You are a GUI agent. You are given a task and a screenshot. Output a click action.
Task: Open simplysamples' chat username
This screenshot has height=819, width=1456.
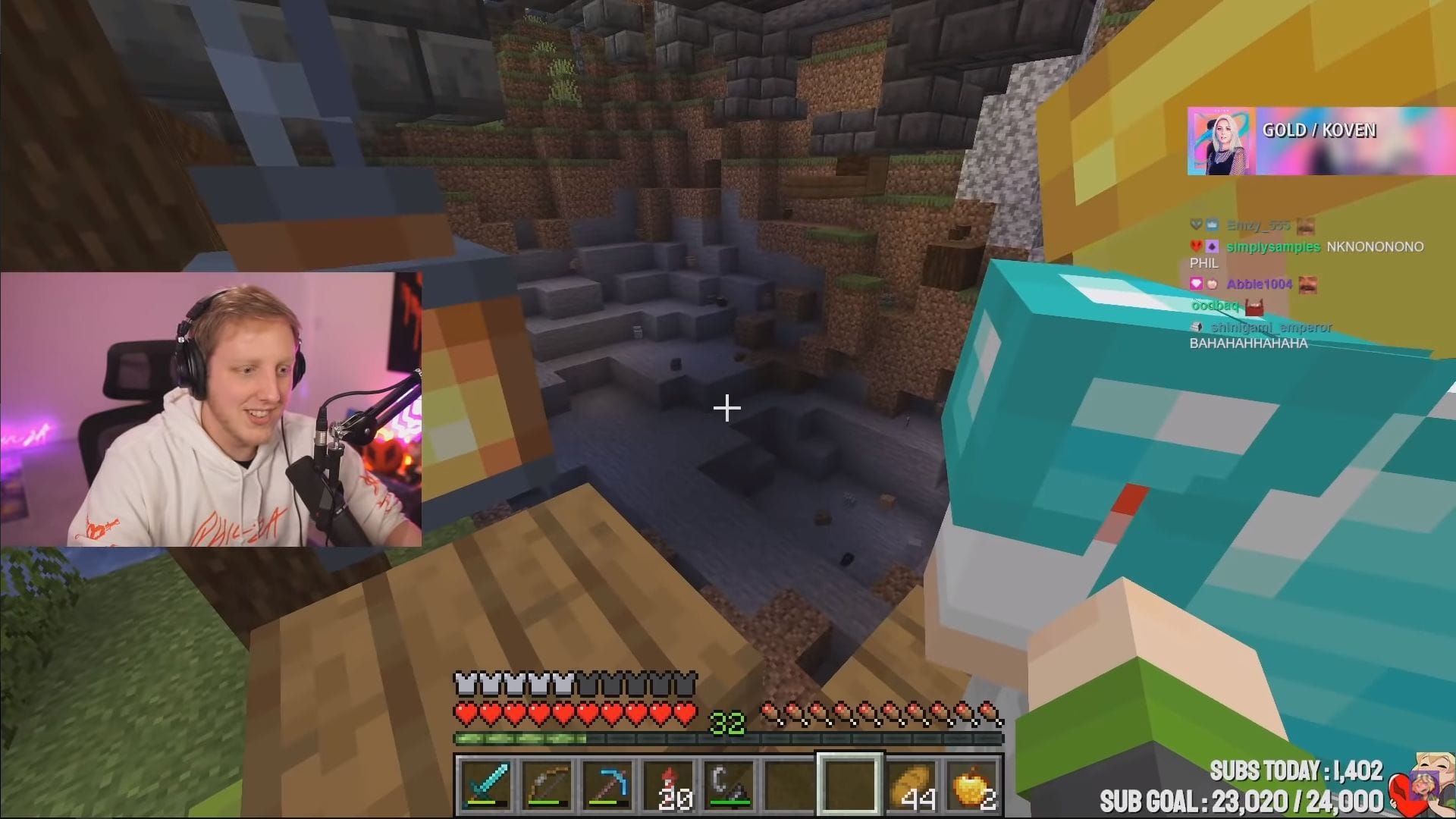click(1272, 246)
